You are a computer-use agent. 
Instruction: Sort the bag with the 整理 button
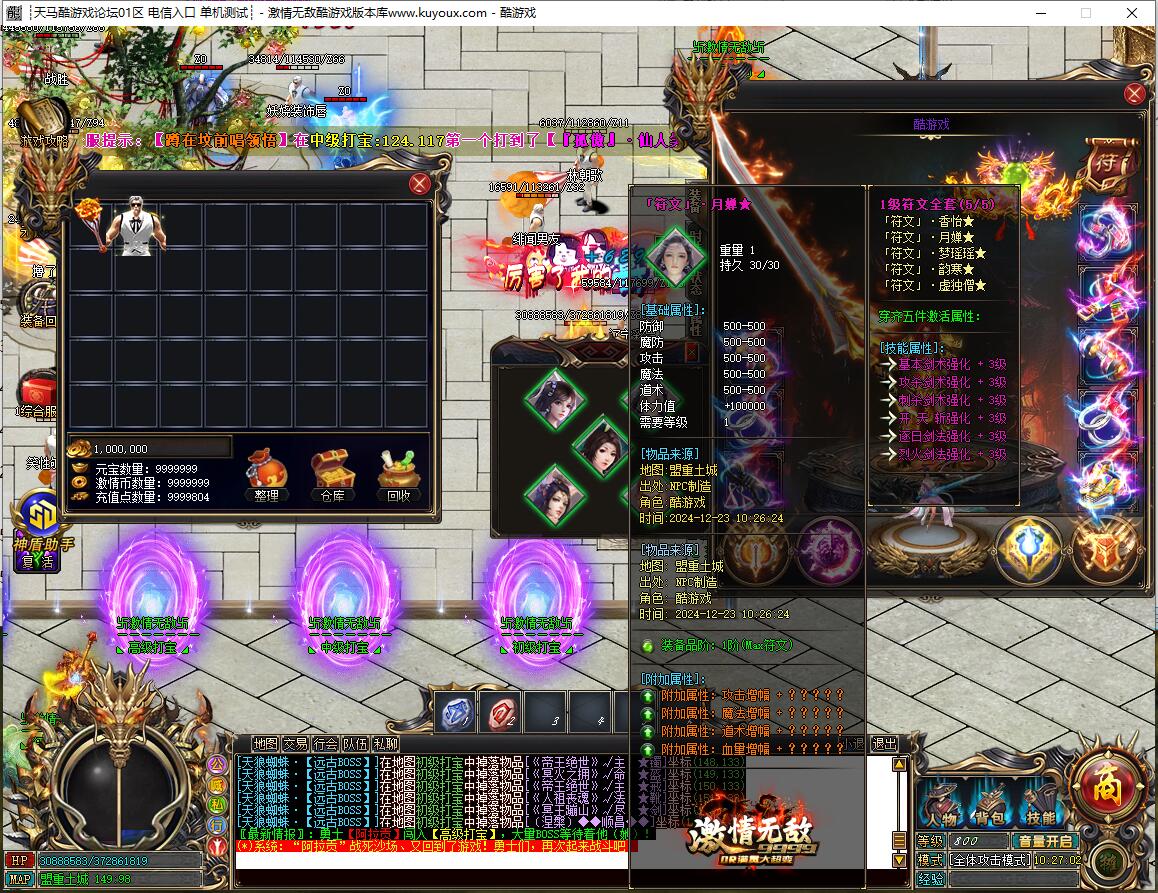click(267, 475)
